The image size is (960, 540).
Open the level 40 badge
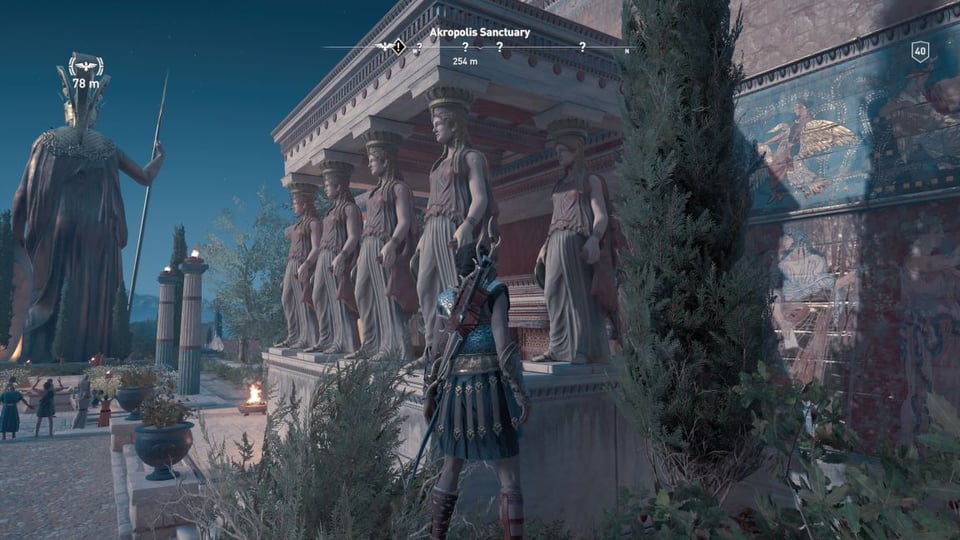coord(919,51)
